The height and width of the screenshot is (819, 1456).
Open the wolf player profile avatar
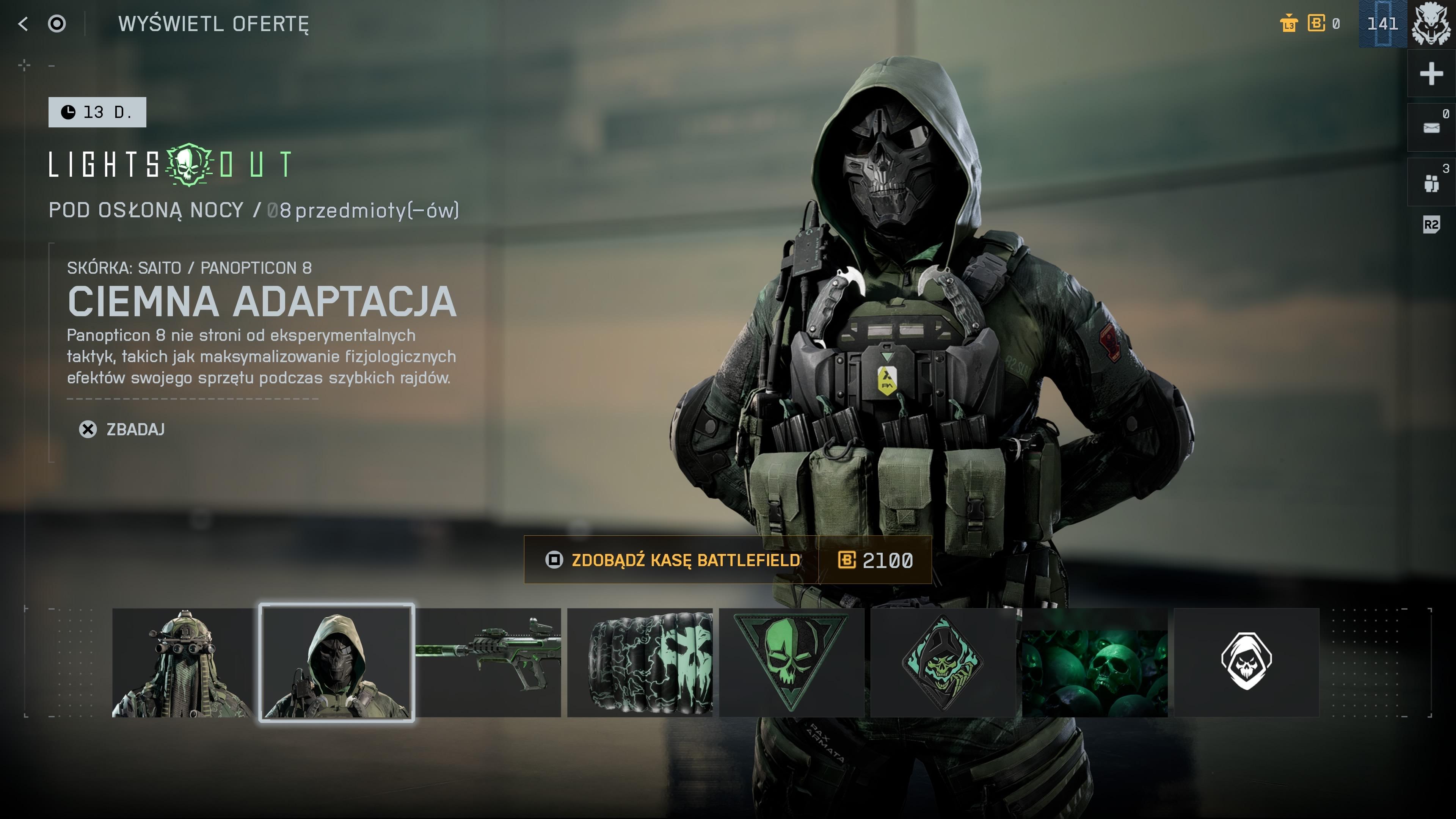tap(1431, 24)
